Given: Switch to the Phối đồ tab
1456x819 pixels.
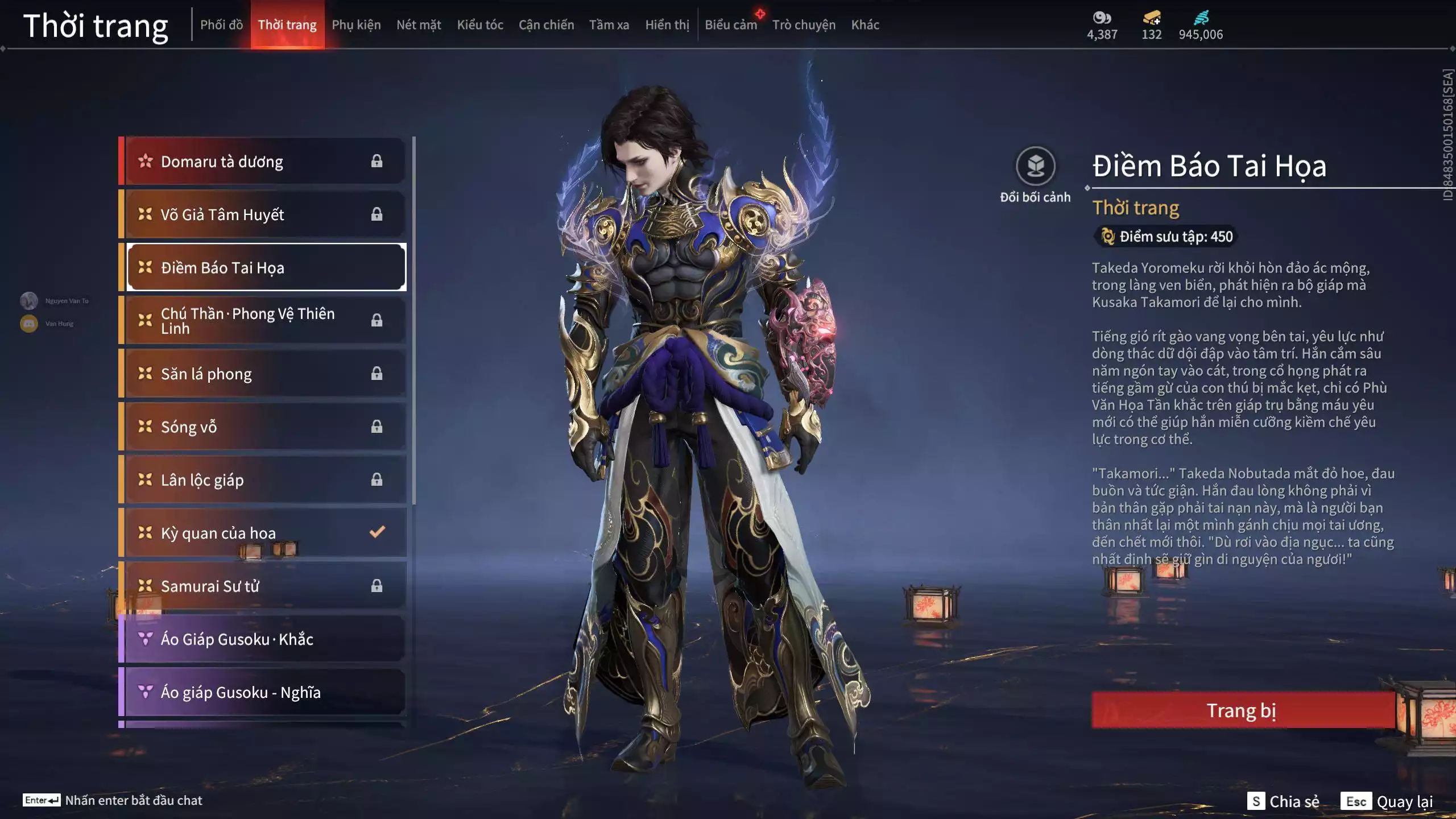Looking at the screenshot, I should coord(221,25).
